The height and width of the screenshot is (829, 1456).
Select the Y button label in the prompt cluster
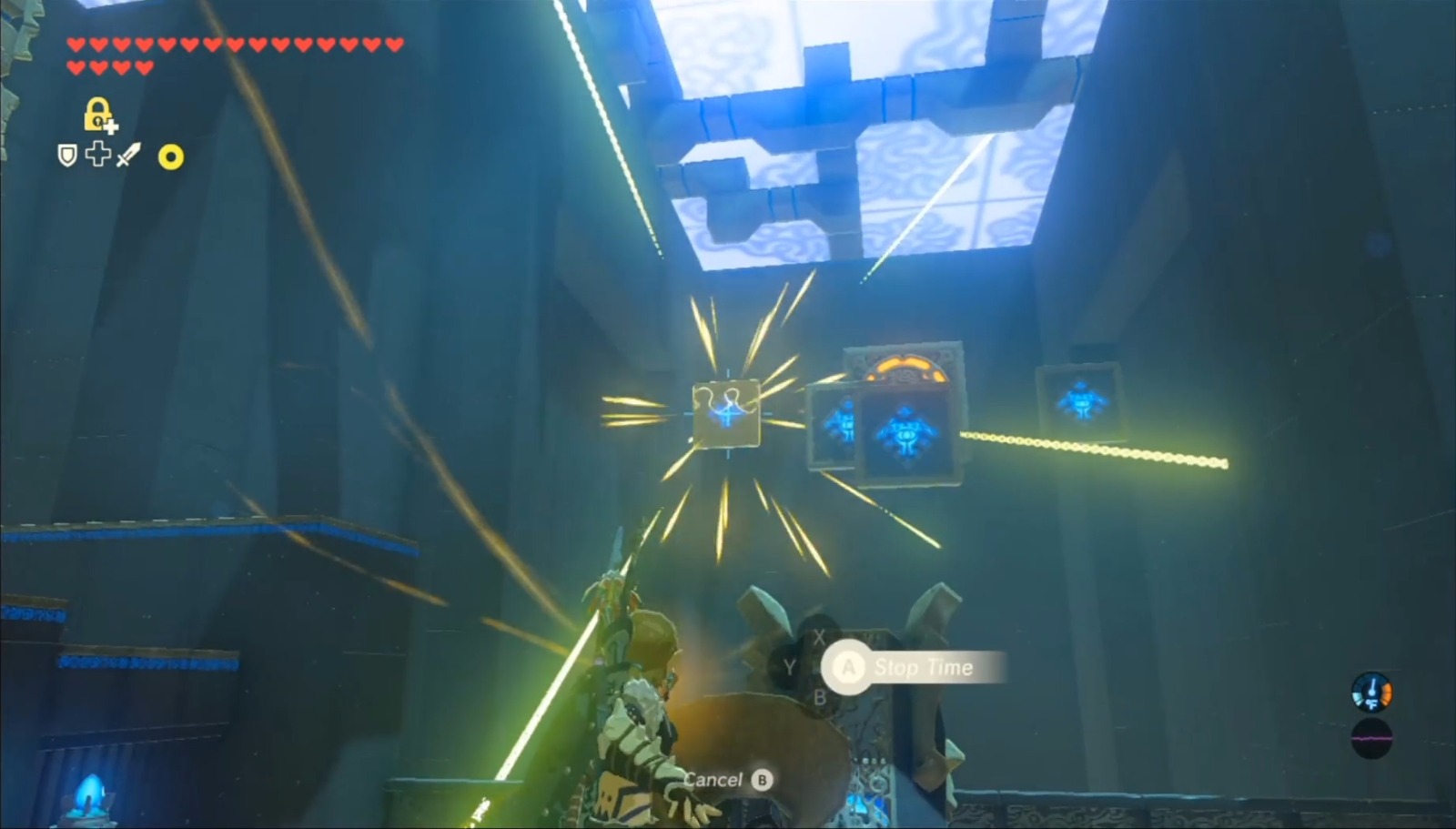(x=790, y=666)
